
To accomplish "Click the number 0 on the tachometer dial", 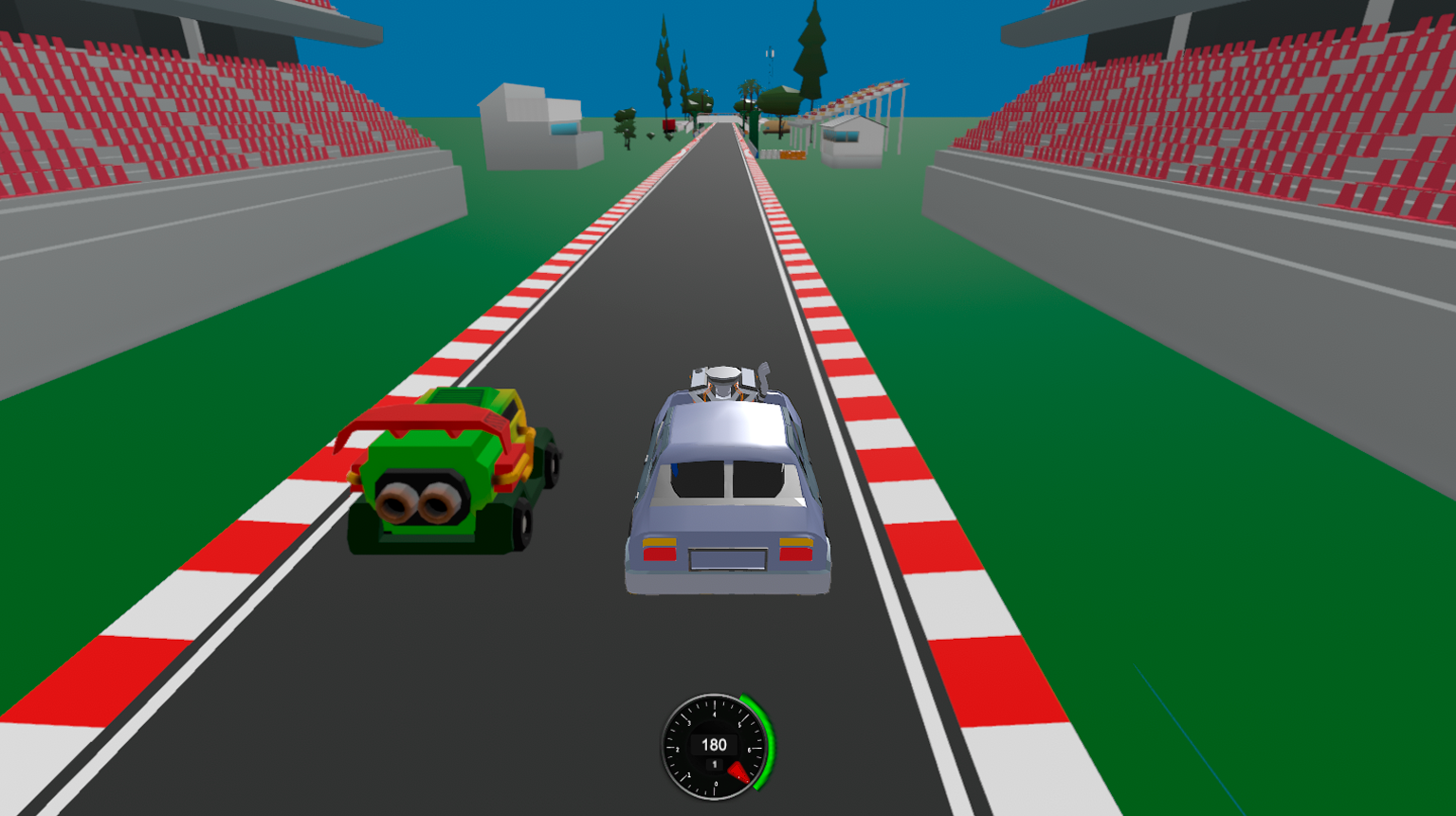I will pos(716,783).
